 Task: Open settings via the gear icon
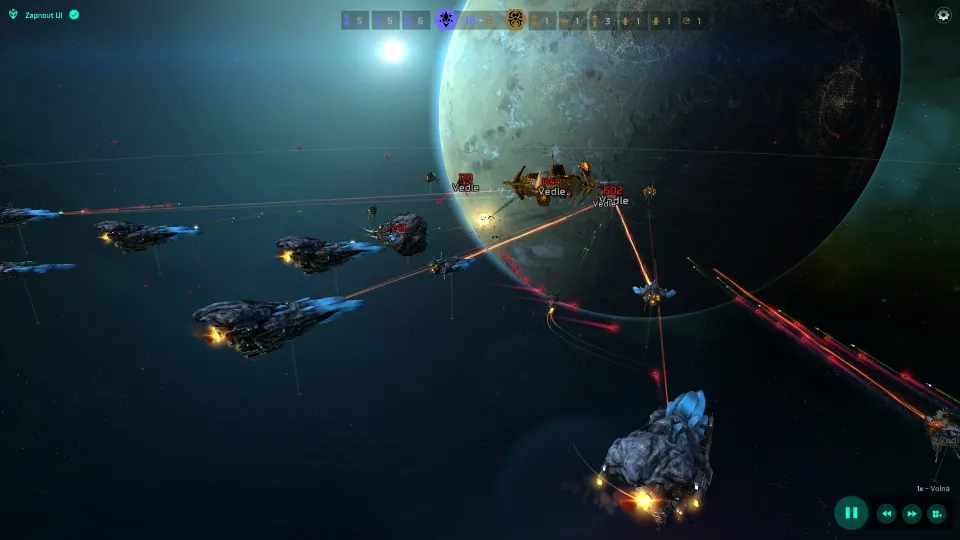click(943, 15)
